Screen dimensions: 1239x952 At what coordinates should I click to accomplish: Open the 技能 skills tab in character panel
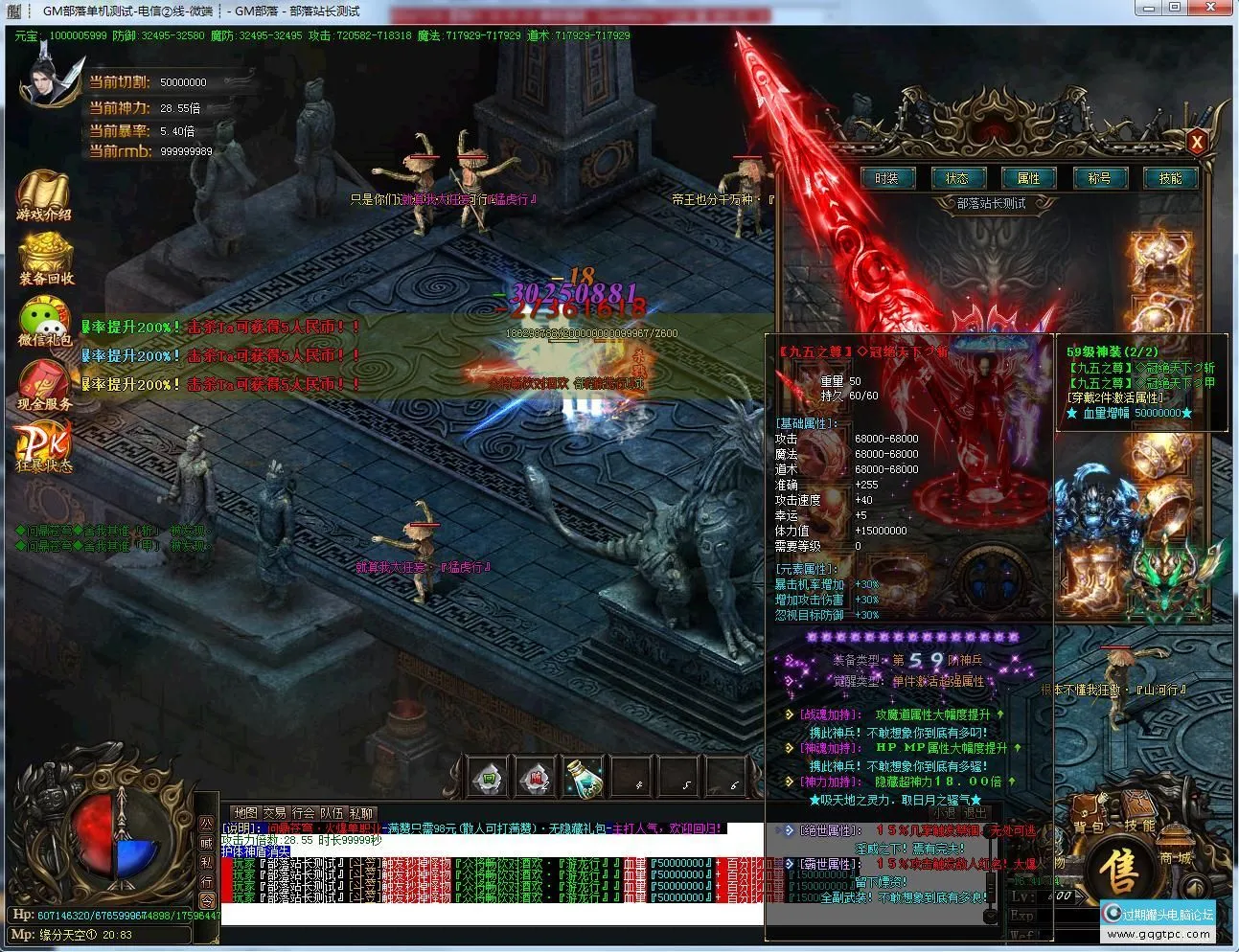tap(1170, 178)
